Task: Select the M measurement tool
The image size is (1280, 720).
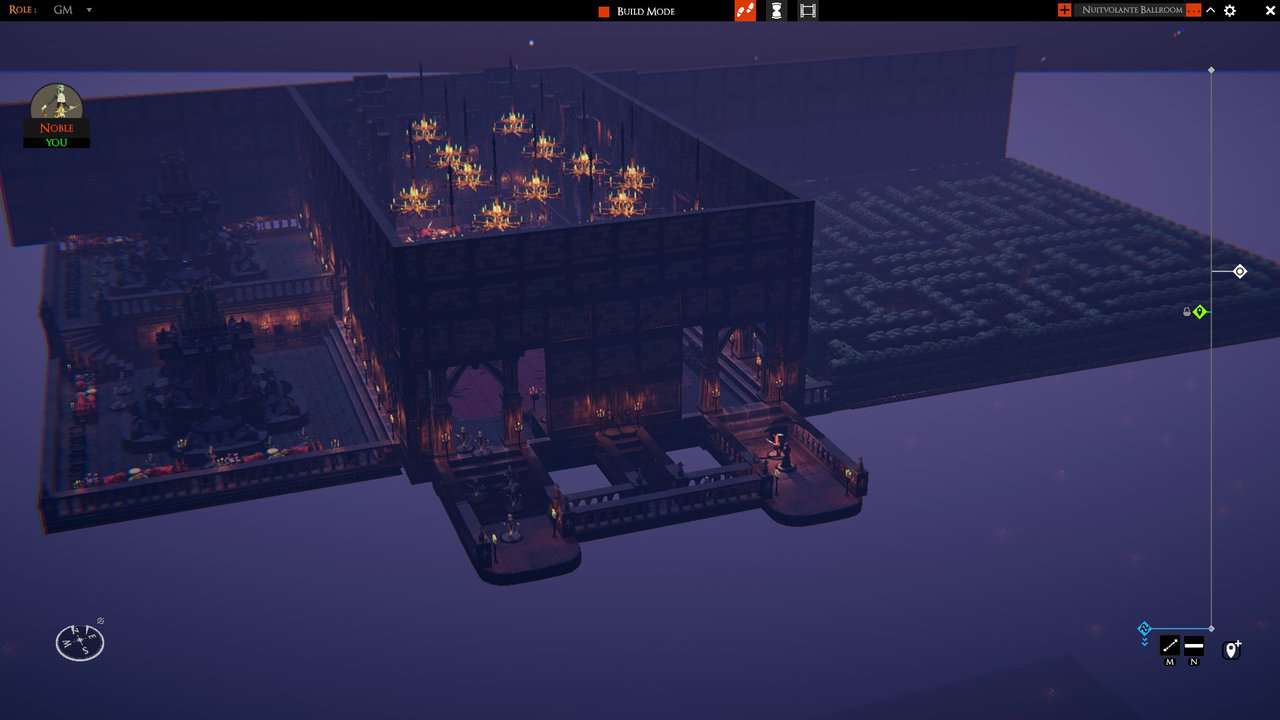Action: [1169, 645]
